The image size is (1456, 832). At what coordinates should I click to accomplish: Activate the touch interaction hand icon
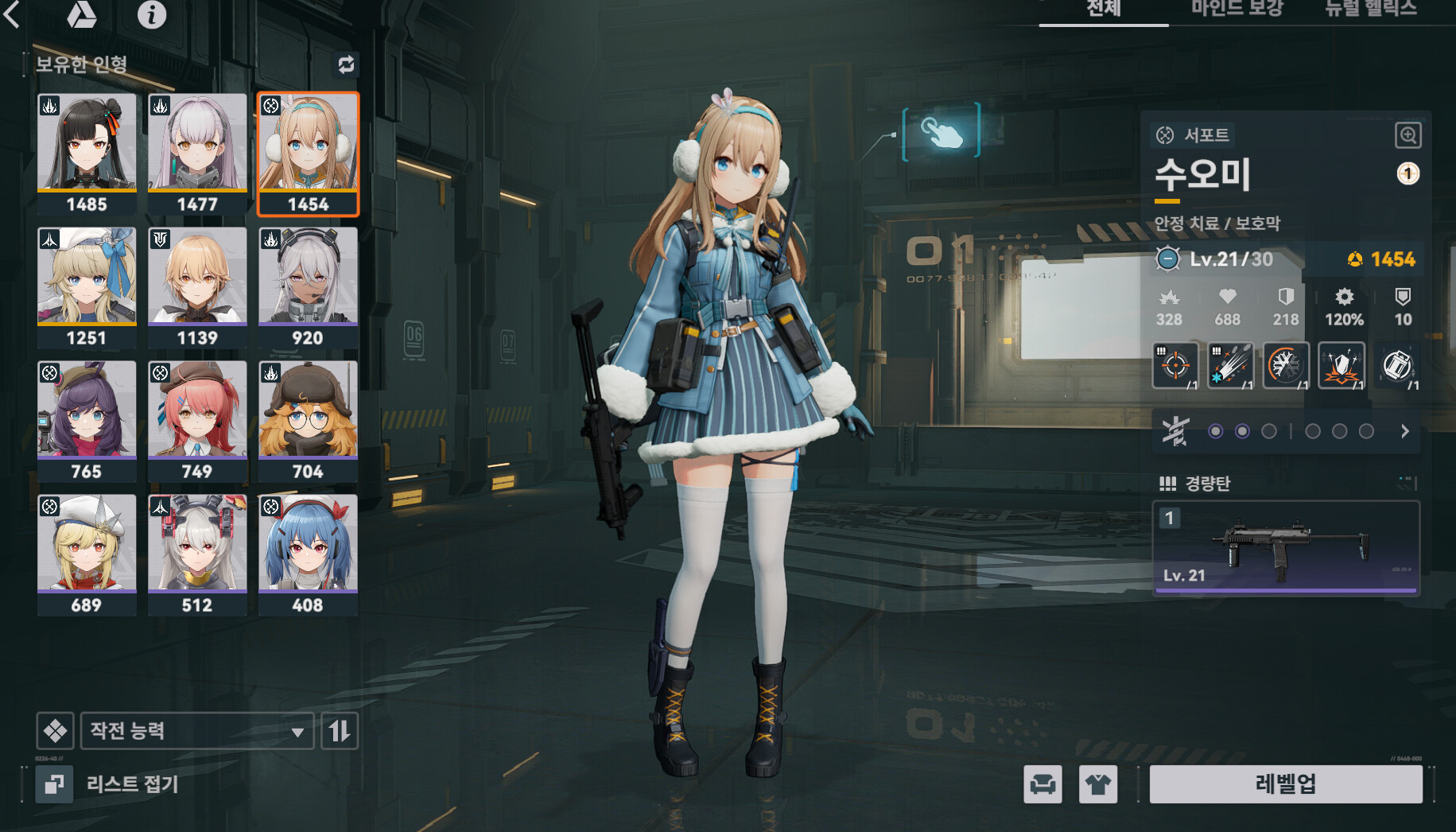tap(942, 131)
